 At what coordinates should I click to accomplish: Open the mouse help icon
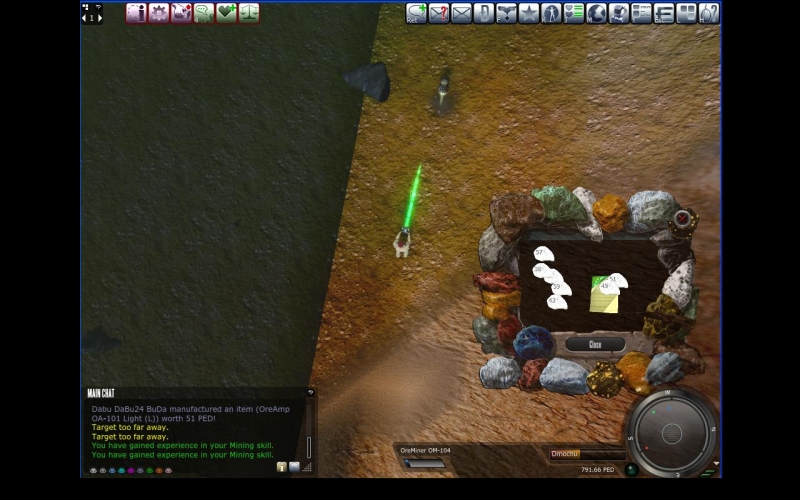[x=709, y=13]
